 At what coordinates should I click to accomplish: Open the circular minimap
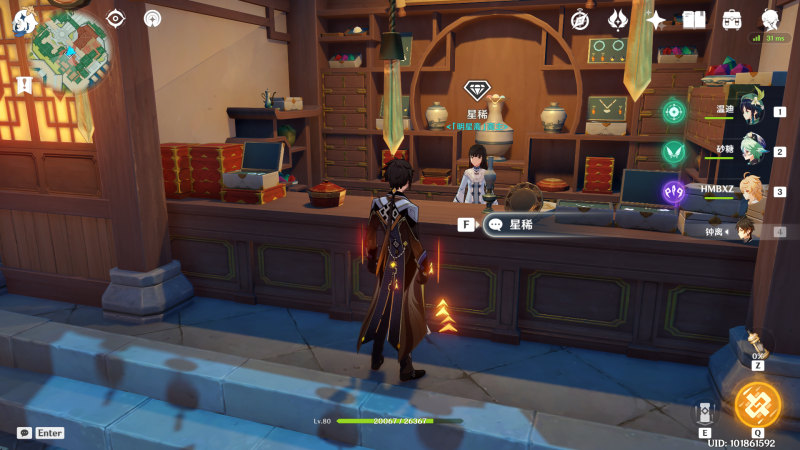70,49
